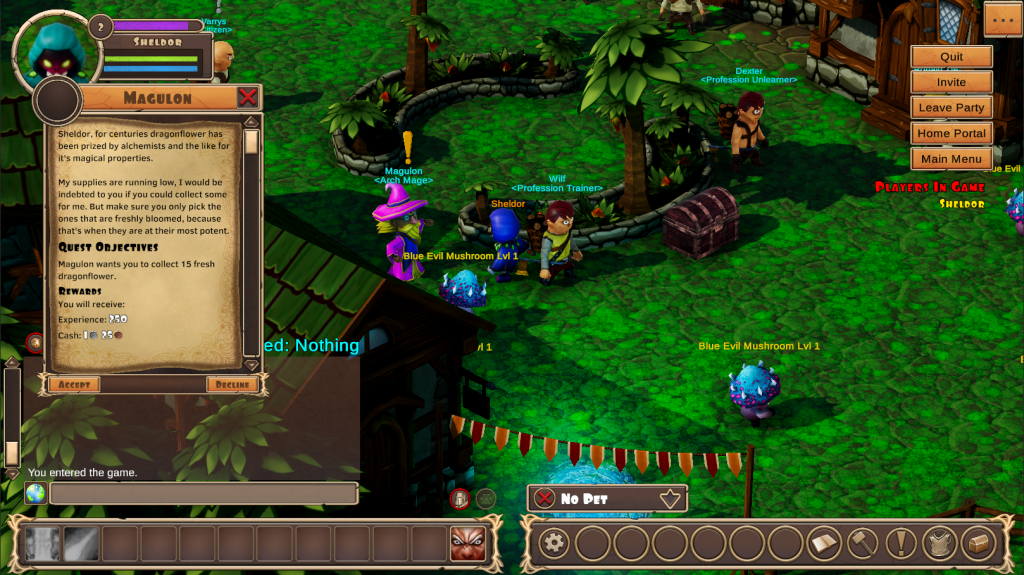The image size is (1024, 575).
Task: Open the quest log exclamation icon
Action: [901, 544]
